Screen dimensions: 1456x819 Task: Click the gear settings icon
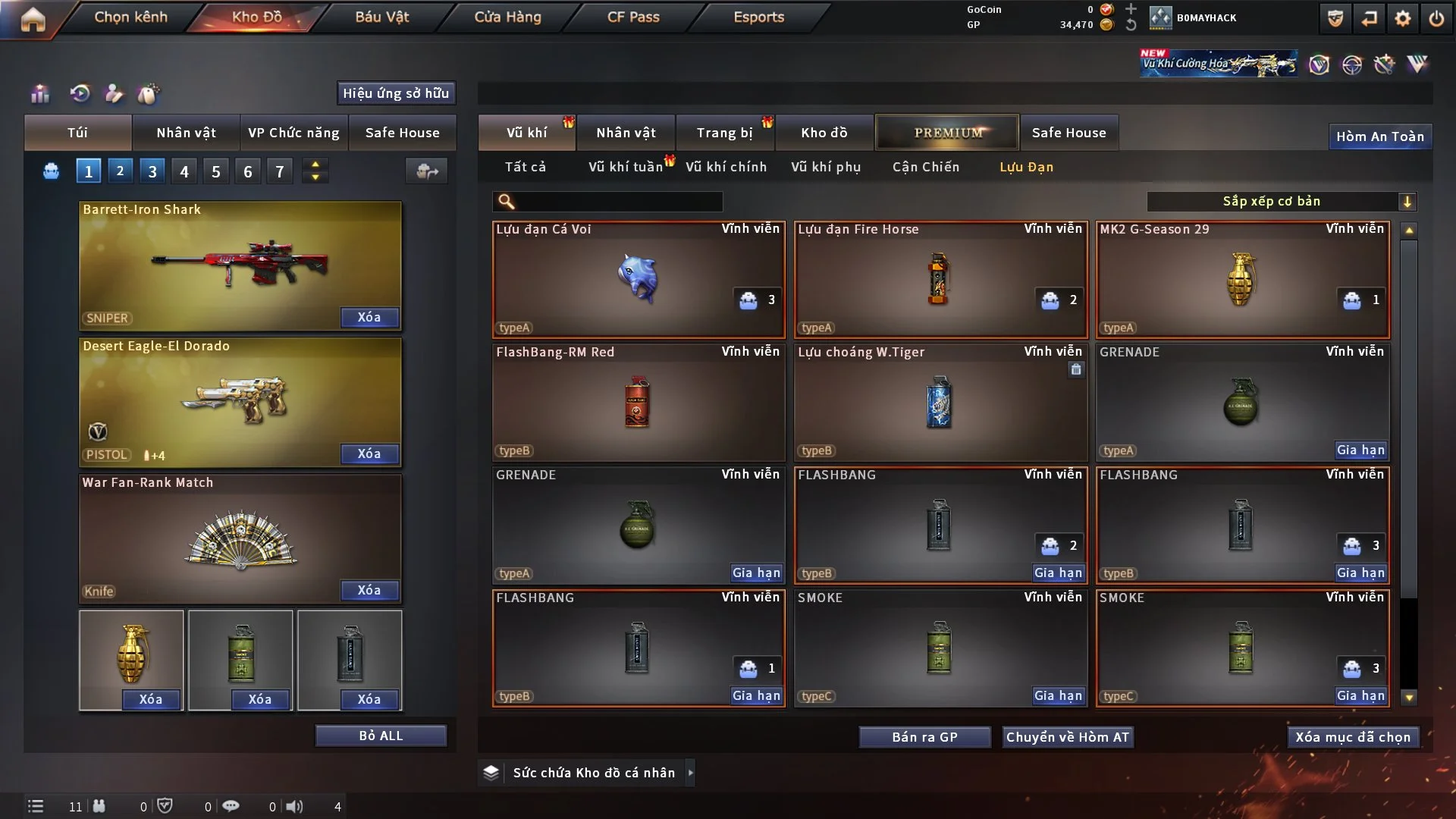(x=1403, y=18)
